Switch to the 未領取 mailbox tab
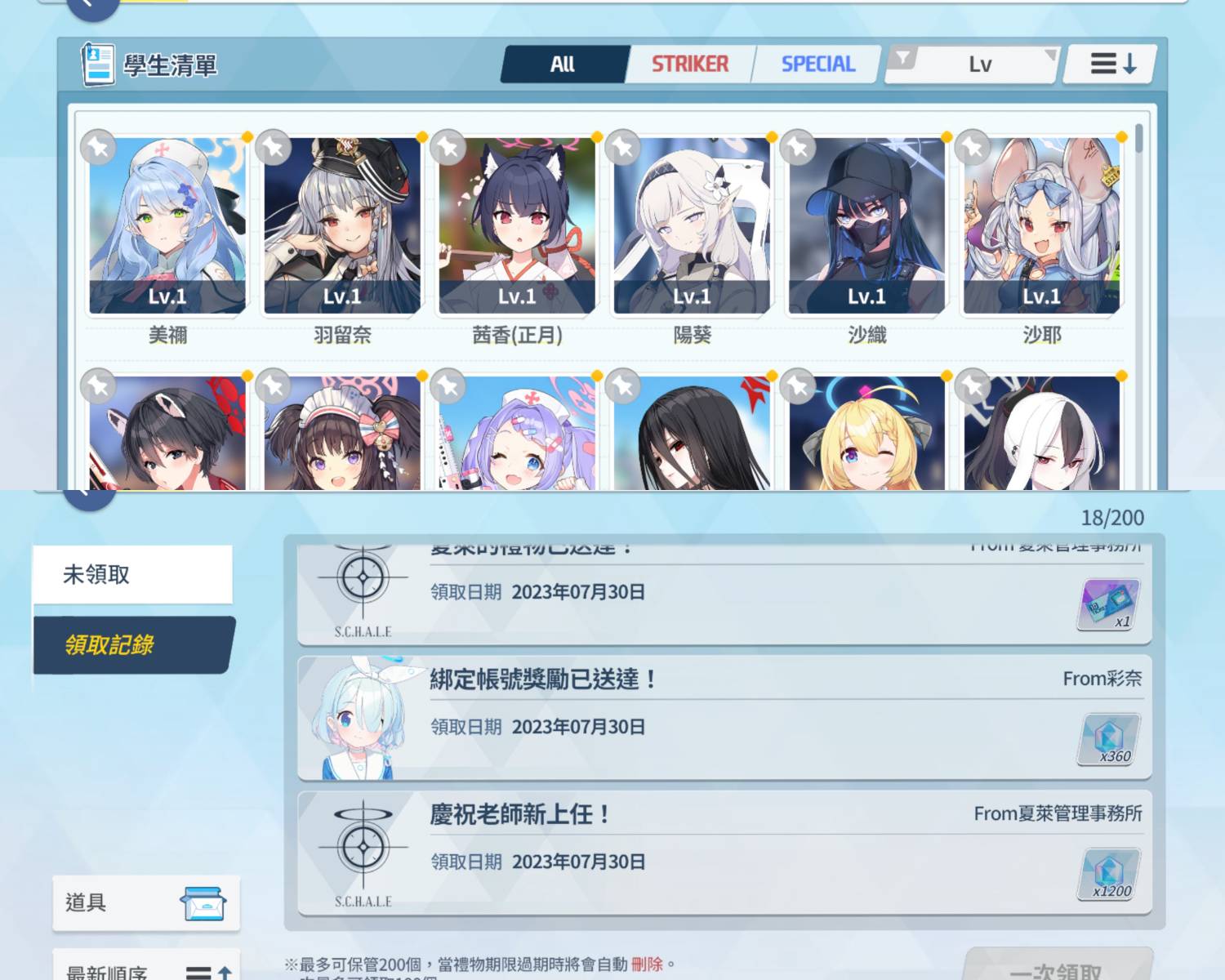Image resolution: width=1225 pixels, height=980 pixels. [133, 575]
